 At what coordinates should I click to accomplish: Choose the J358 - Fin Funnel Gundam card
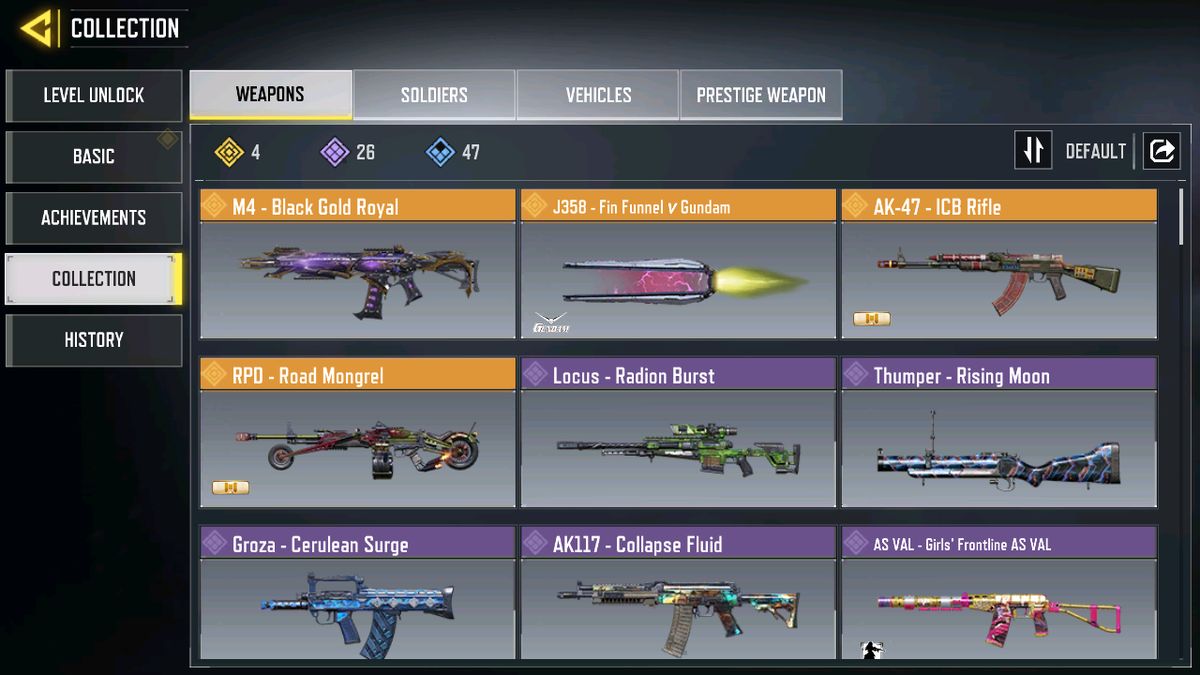678,265
